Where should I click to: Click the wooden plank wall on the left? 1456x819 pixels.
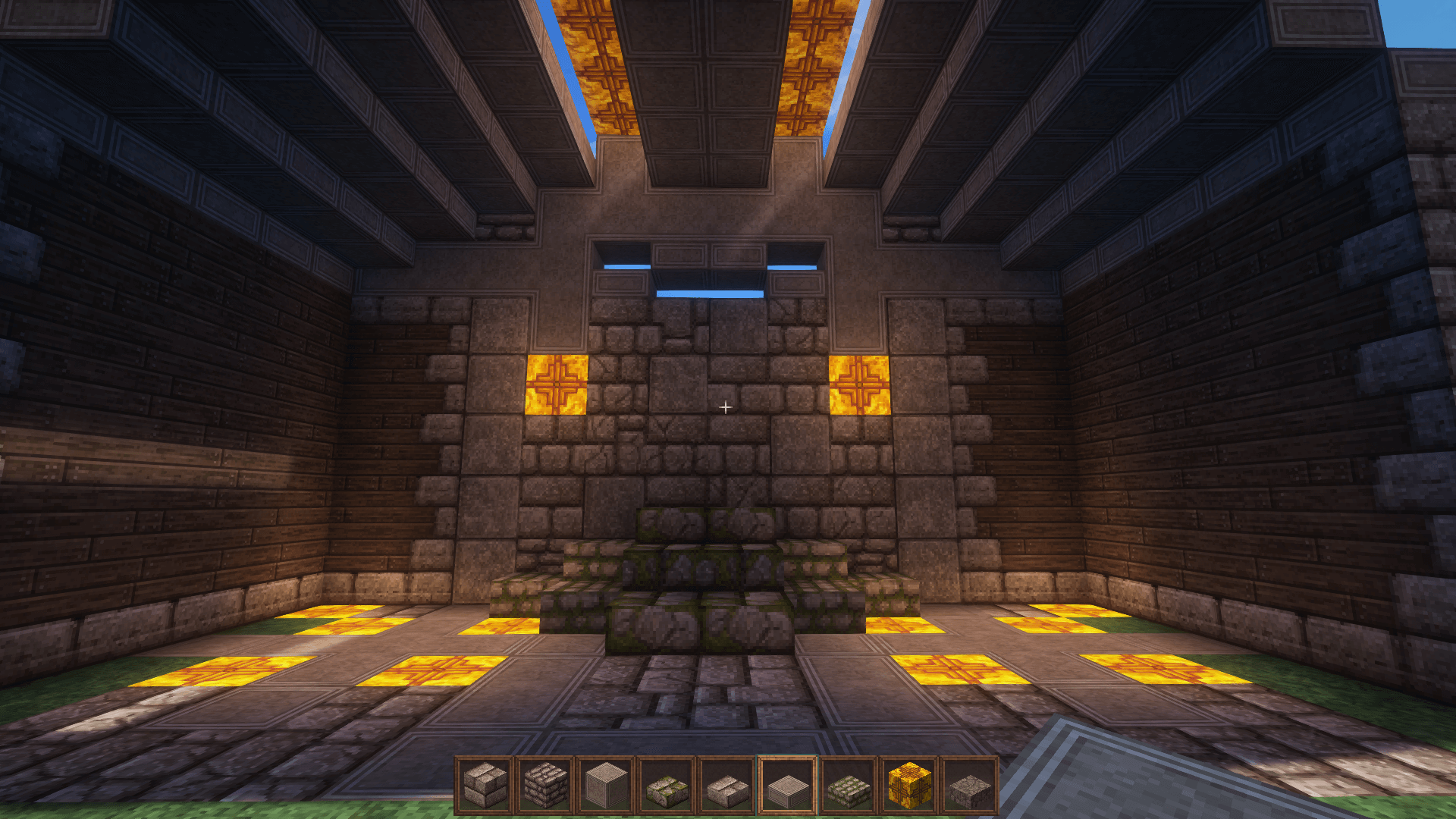(190, 455)
